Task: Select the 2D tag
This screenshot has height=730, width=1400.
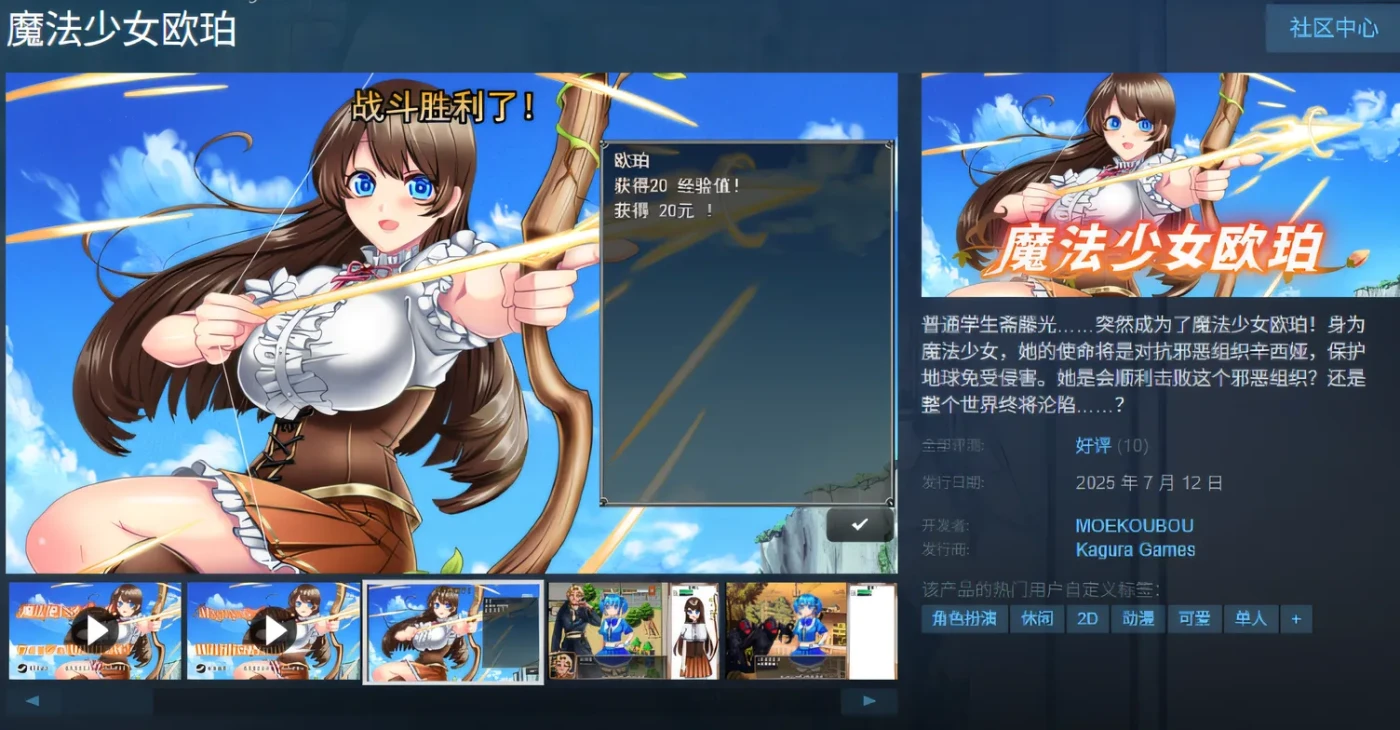Action: (x=1088, y=619)
